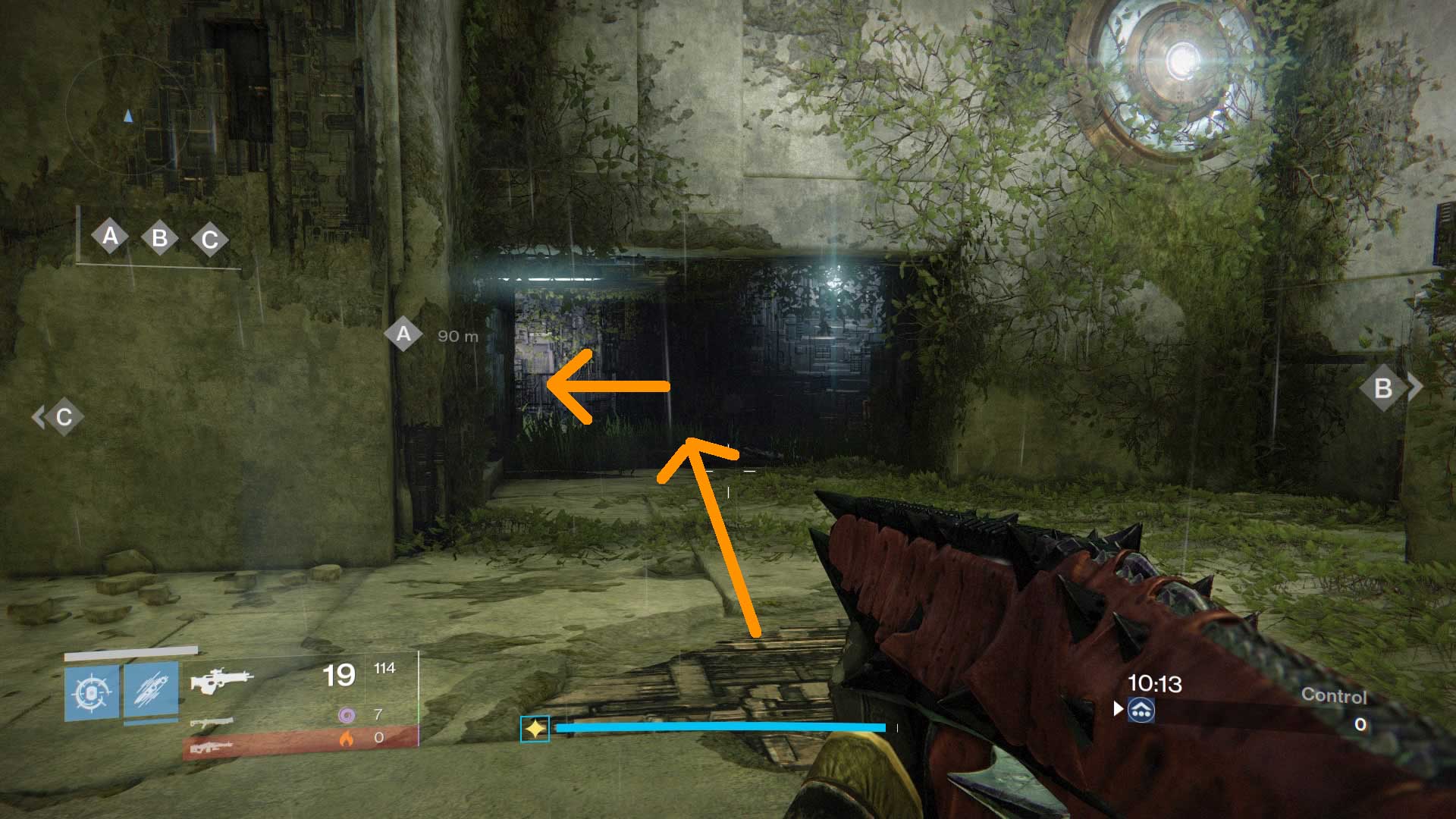
Task: Click the orange heavy ammo flame icon
Action: tap(347, 739)
